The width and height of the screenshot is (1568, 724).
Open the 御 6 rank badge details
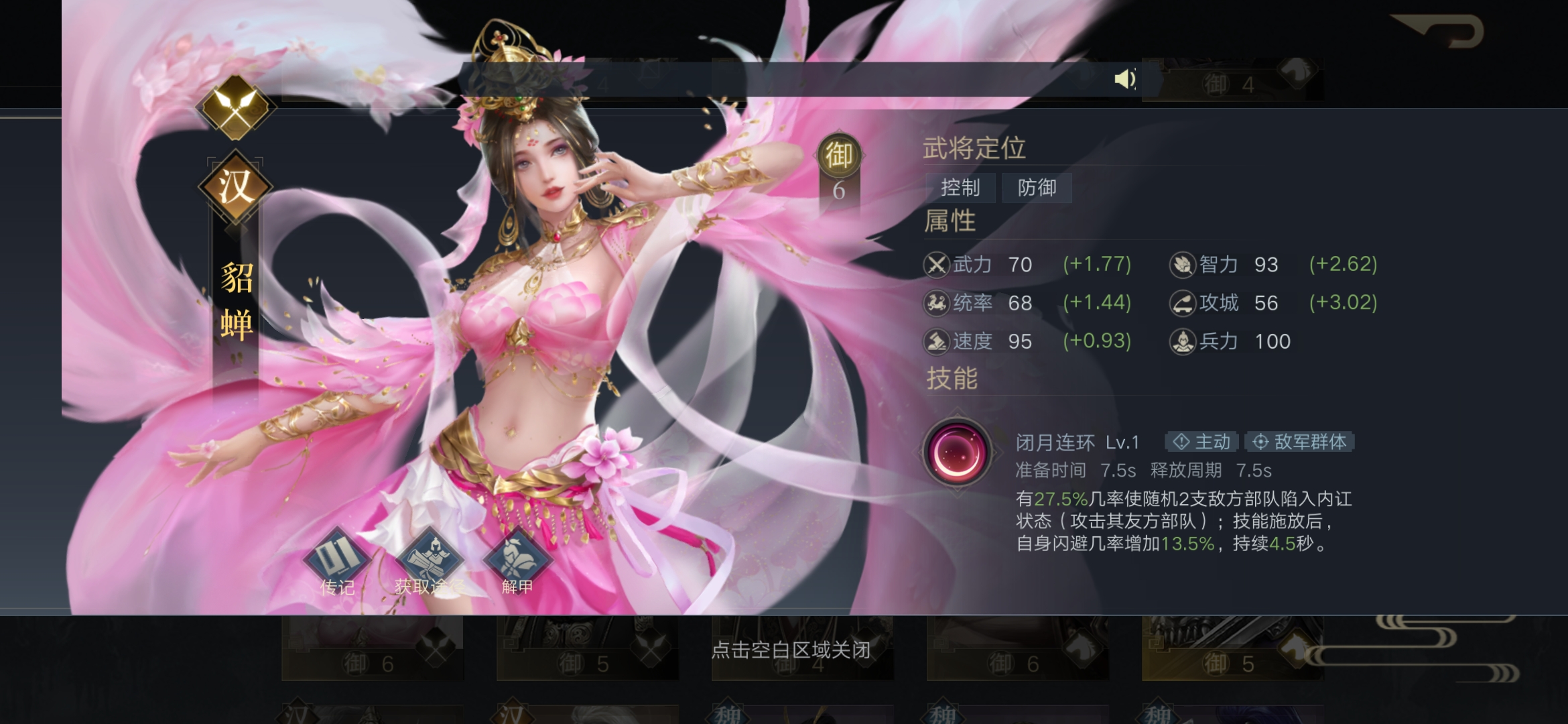pyautogui.click(x=840, y=162)
